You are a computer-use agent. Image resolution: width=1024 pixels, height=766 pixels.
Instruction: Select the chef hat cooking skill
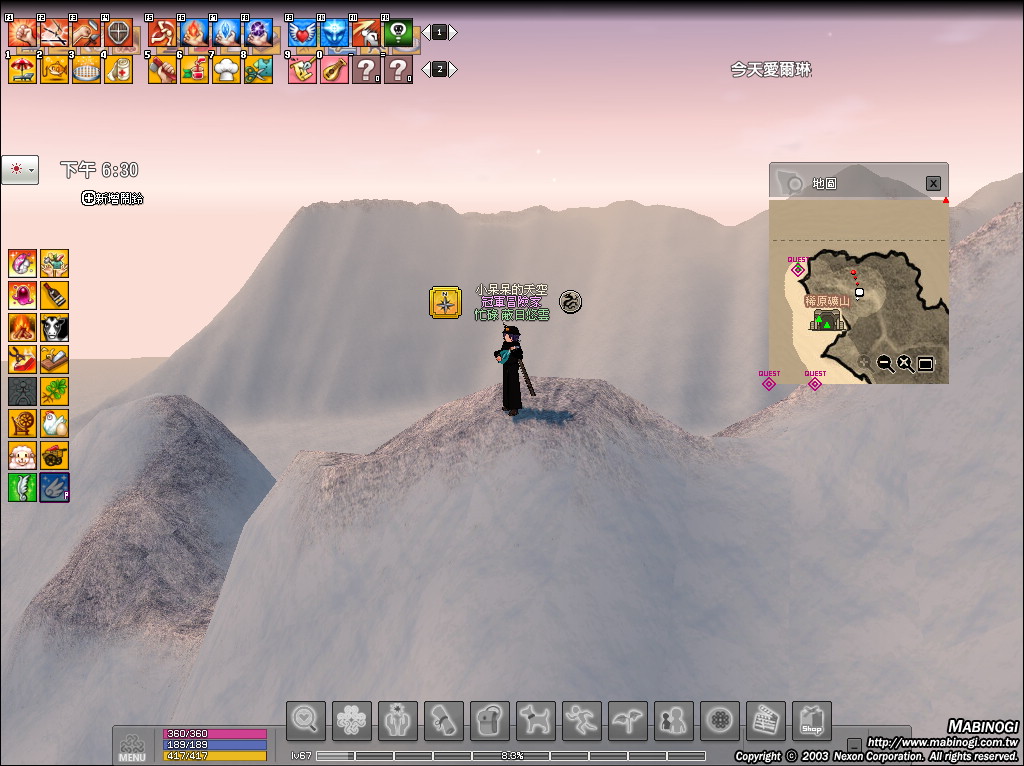(226, 69)
